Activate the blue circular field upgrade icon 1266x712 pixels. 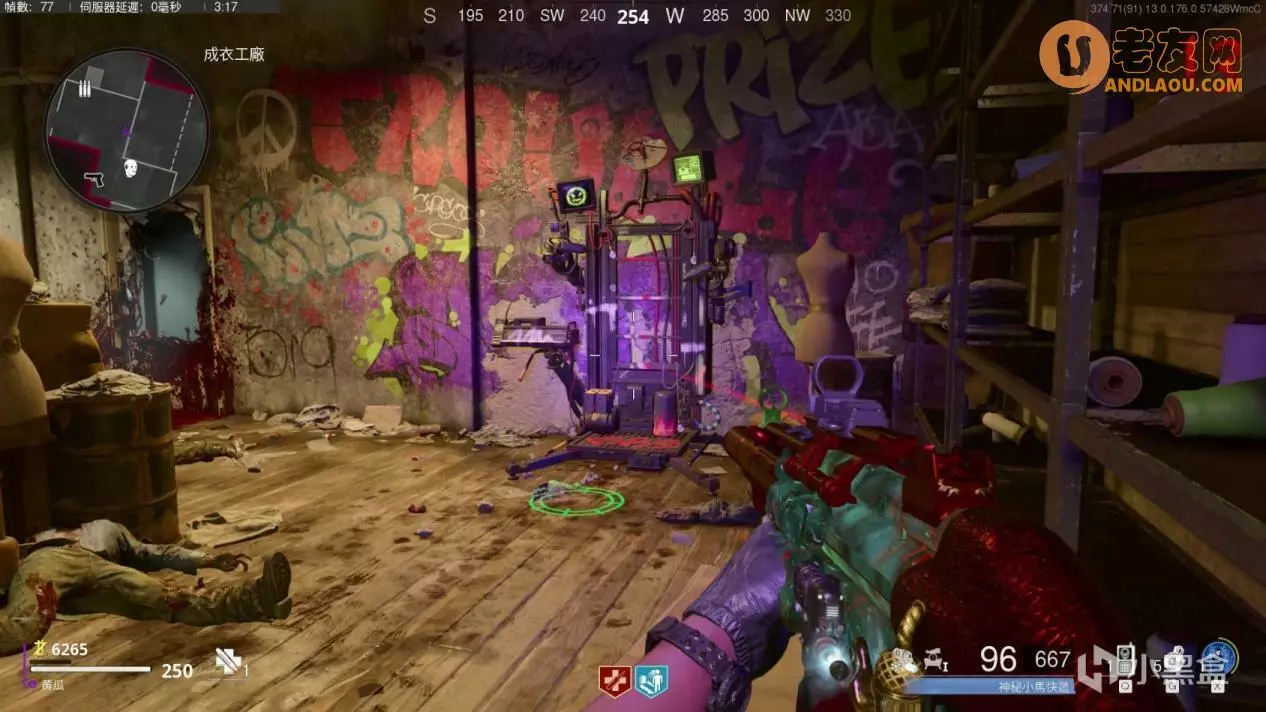click(1219, 658)
